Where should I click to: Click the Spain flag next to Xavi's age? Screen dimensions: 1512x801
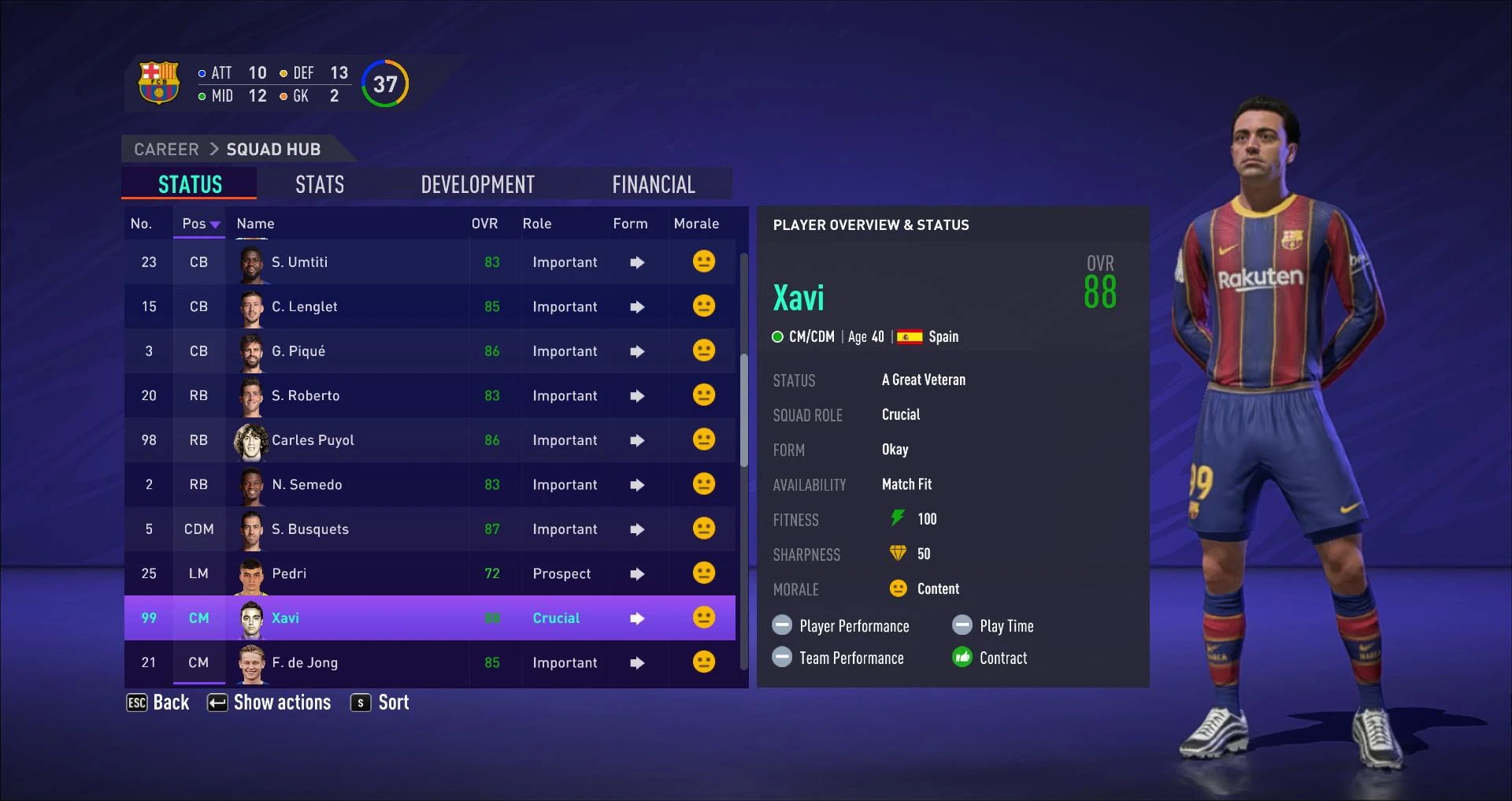point(910,336)
